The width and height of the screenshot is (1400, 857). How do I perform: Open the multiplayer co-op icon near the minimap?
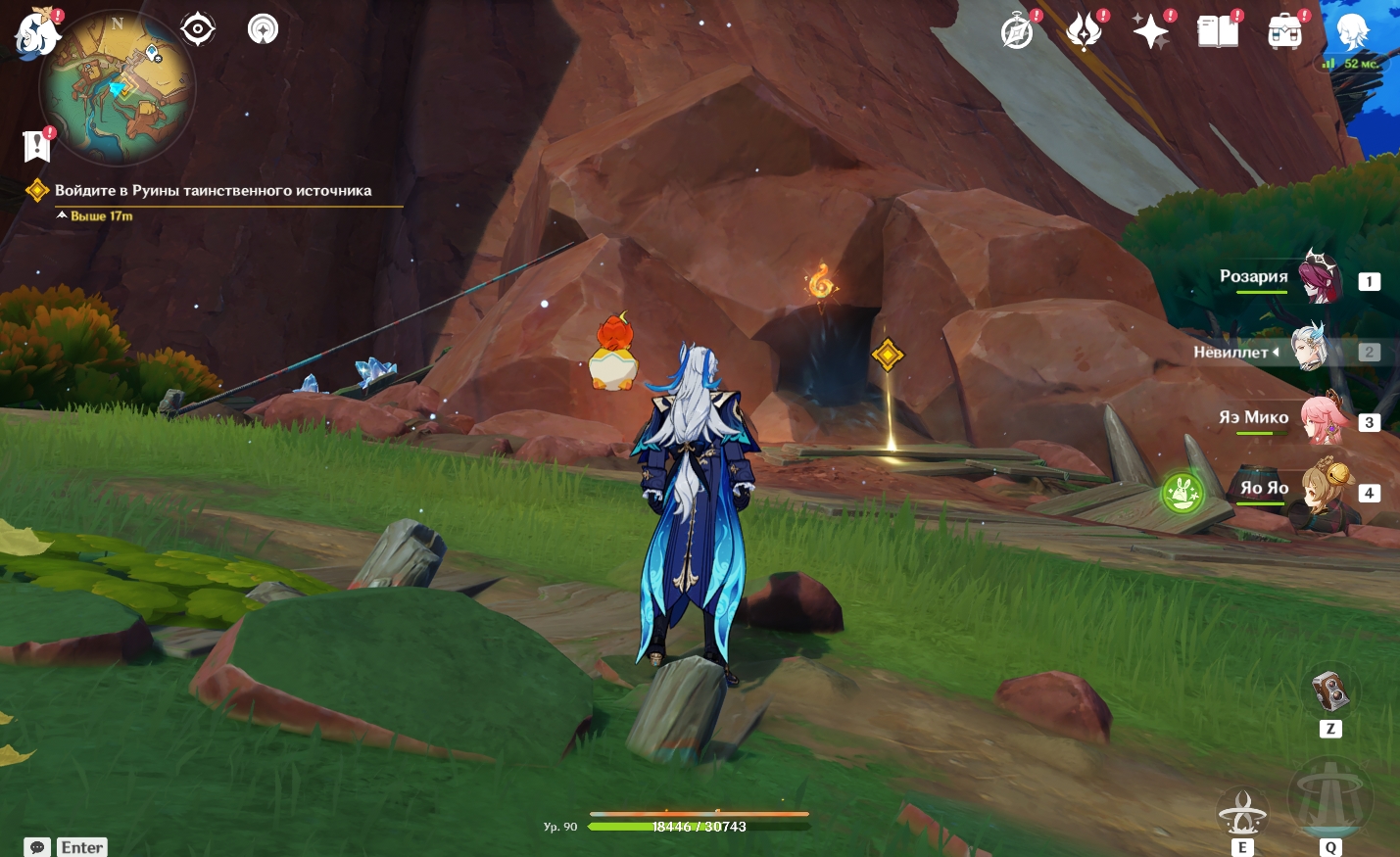coord(263,29)
